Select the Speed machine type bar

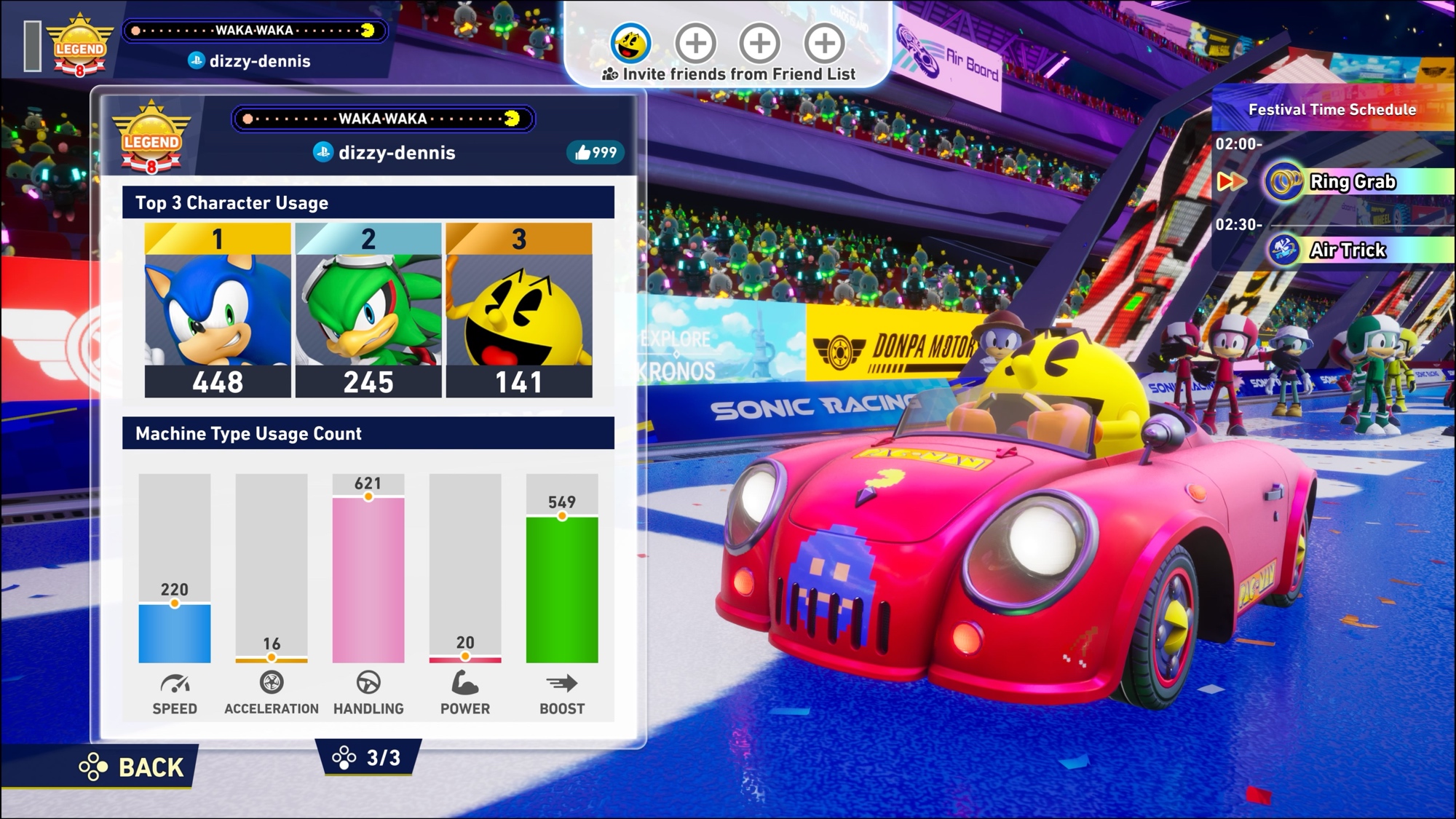tap(175, 633)
